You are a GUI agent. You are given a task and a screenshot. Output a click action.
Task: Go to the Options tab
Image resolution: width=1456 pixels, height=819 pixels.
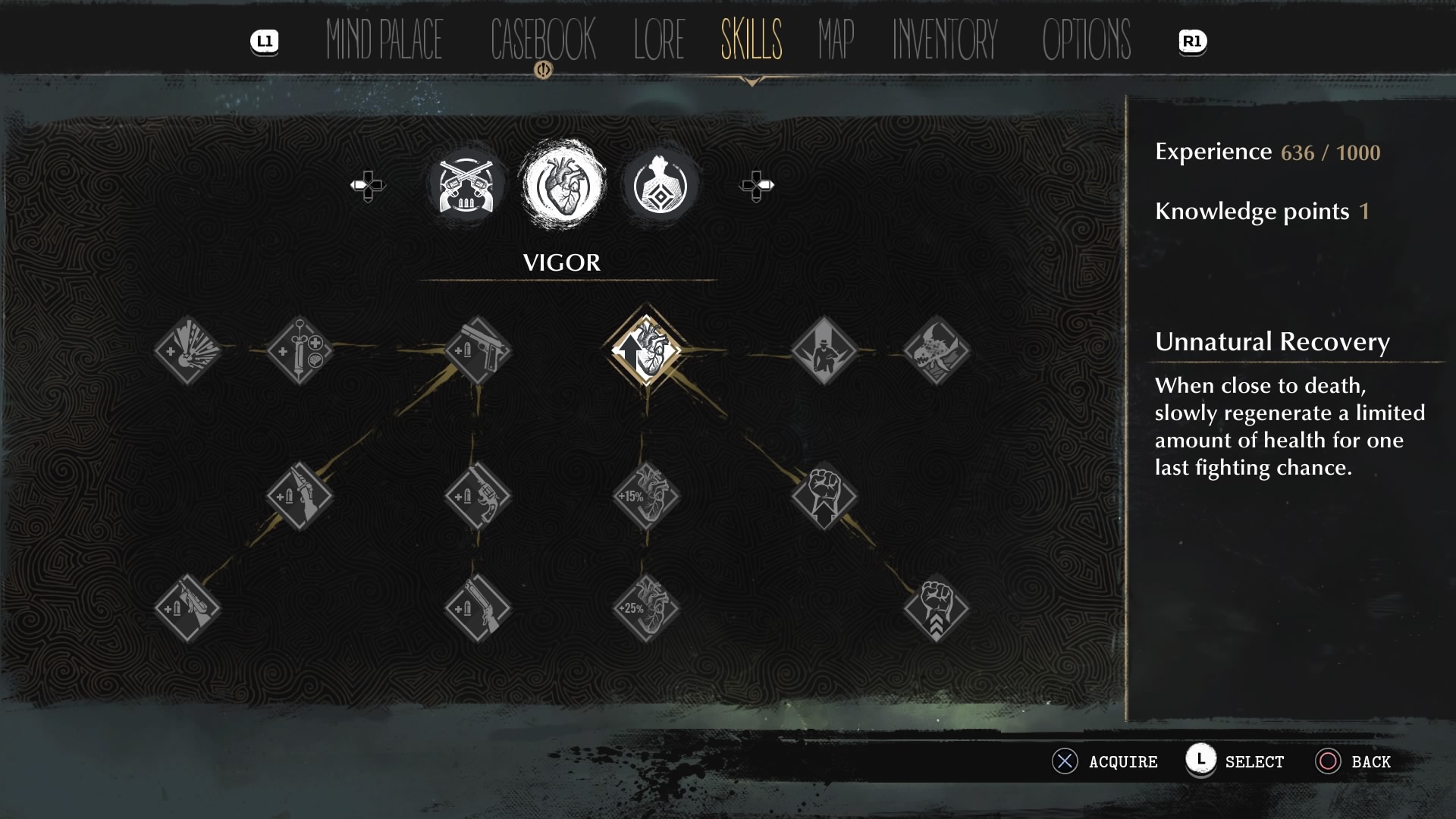pyautogui.click(x=1086, y=39)
